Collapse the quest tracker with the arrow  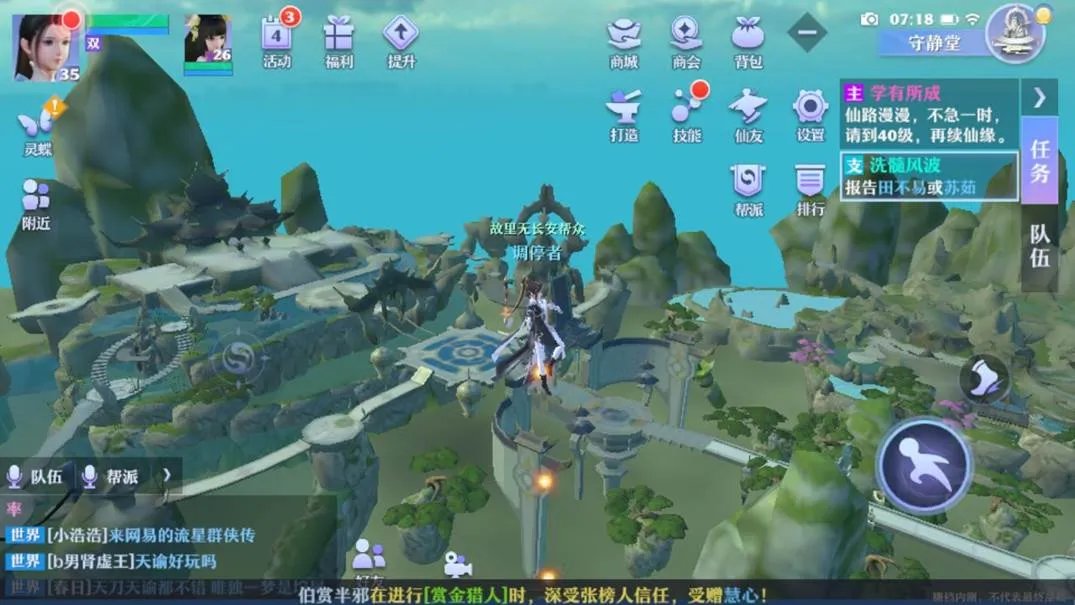tap(1040, 97)
